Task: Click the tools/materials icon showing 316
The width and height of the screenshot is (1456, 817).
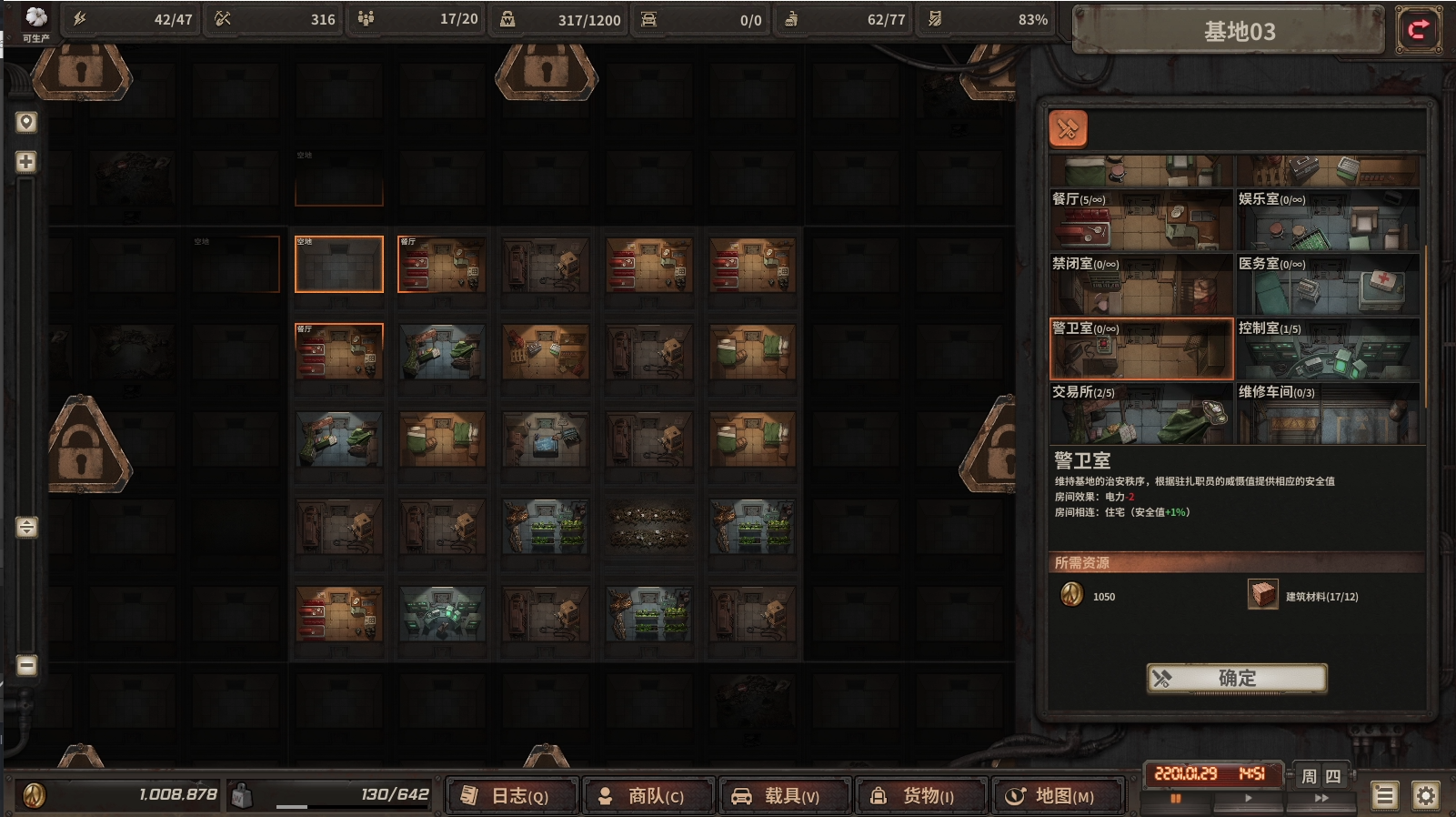Action: tap(224, 18)
